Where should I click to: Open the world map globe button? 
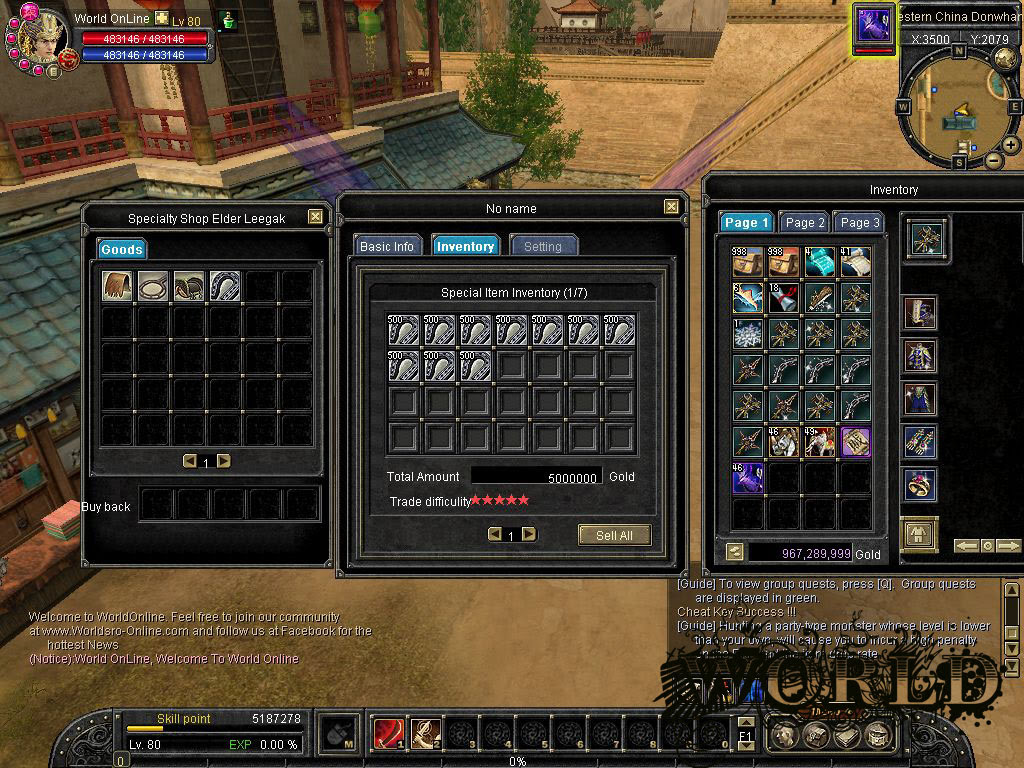tap(1005, 59)
